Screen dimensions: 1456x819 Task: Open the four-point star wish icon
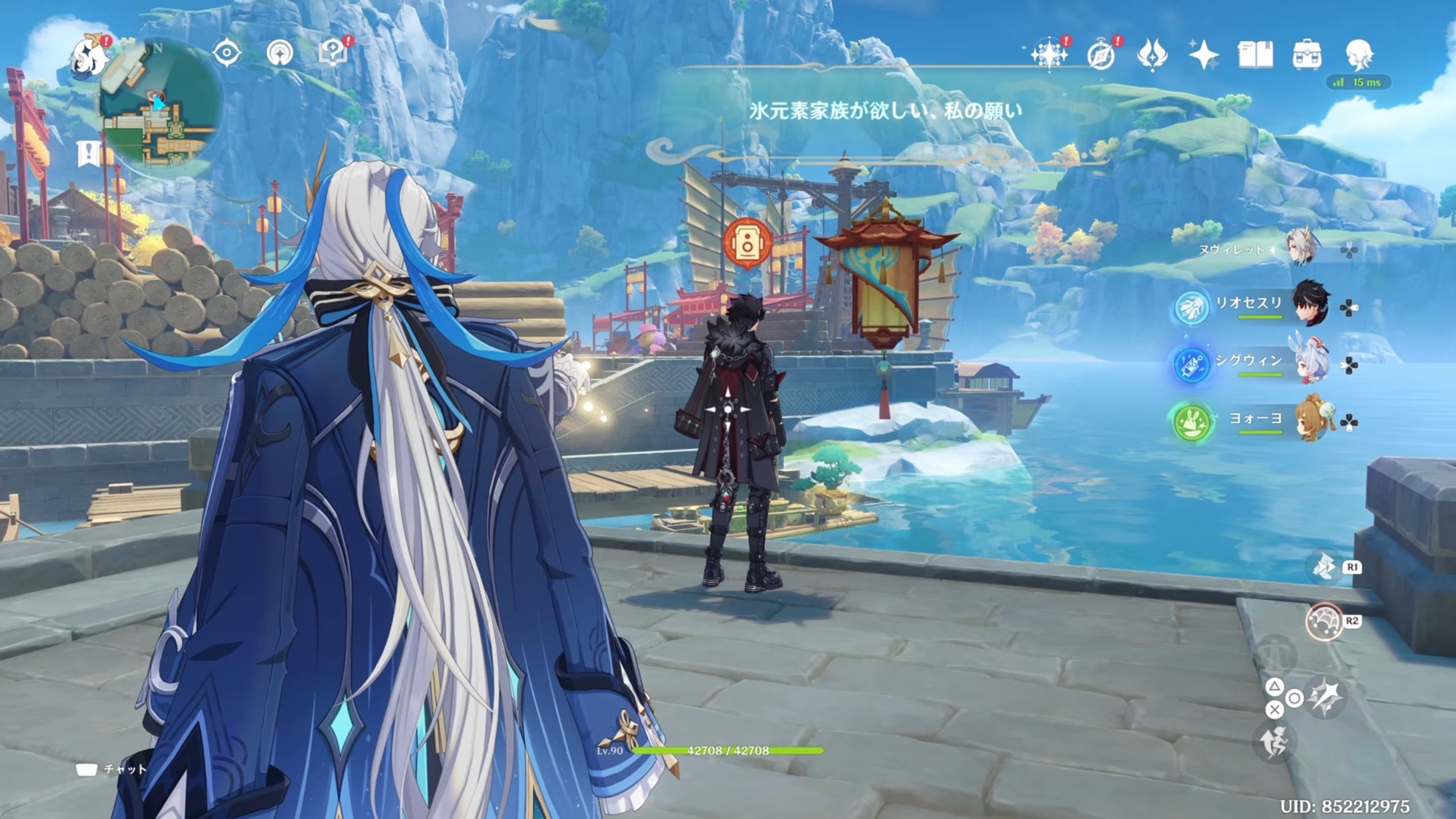pyautogui.click(x=1203, y=55)
